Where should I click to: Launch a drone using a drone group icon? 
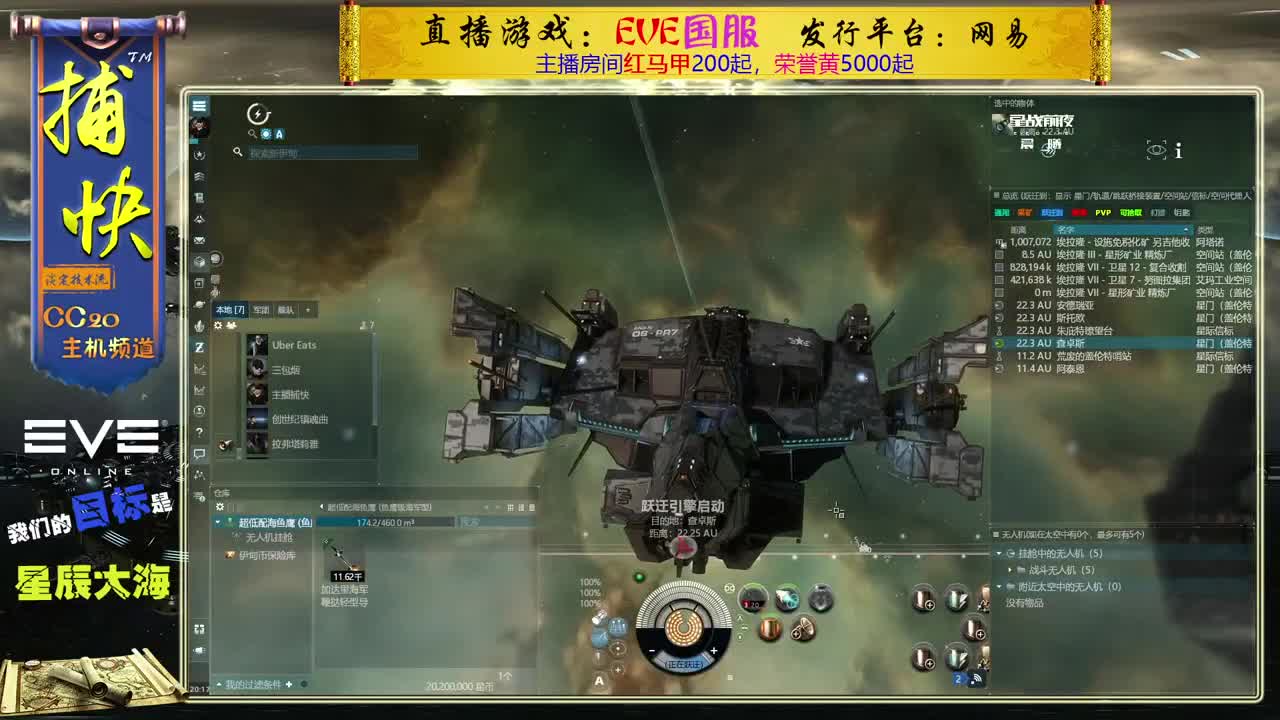(923, 598)
